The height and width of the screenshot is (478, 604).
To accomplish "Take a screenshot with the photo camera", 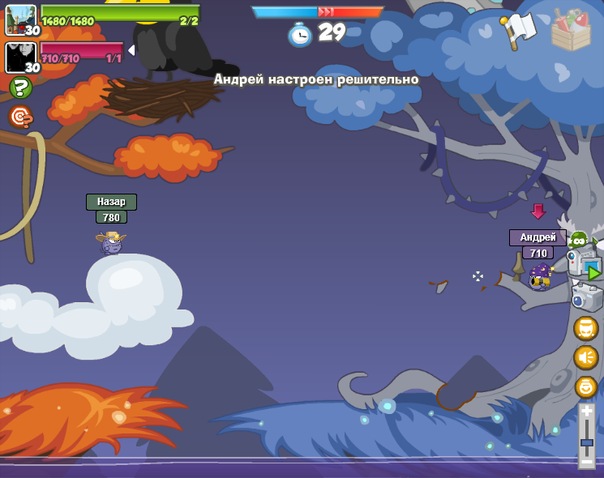I will pos(585,296).
